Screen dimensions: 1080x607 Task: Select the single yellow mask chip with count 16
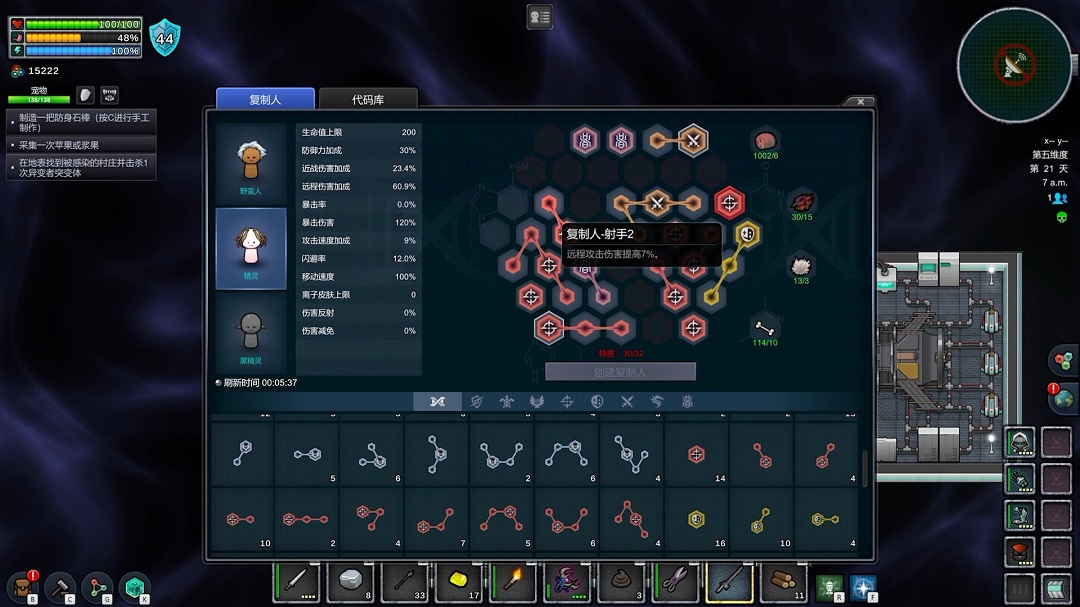pos(697,520)
